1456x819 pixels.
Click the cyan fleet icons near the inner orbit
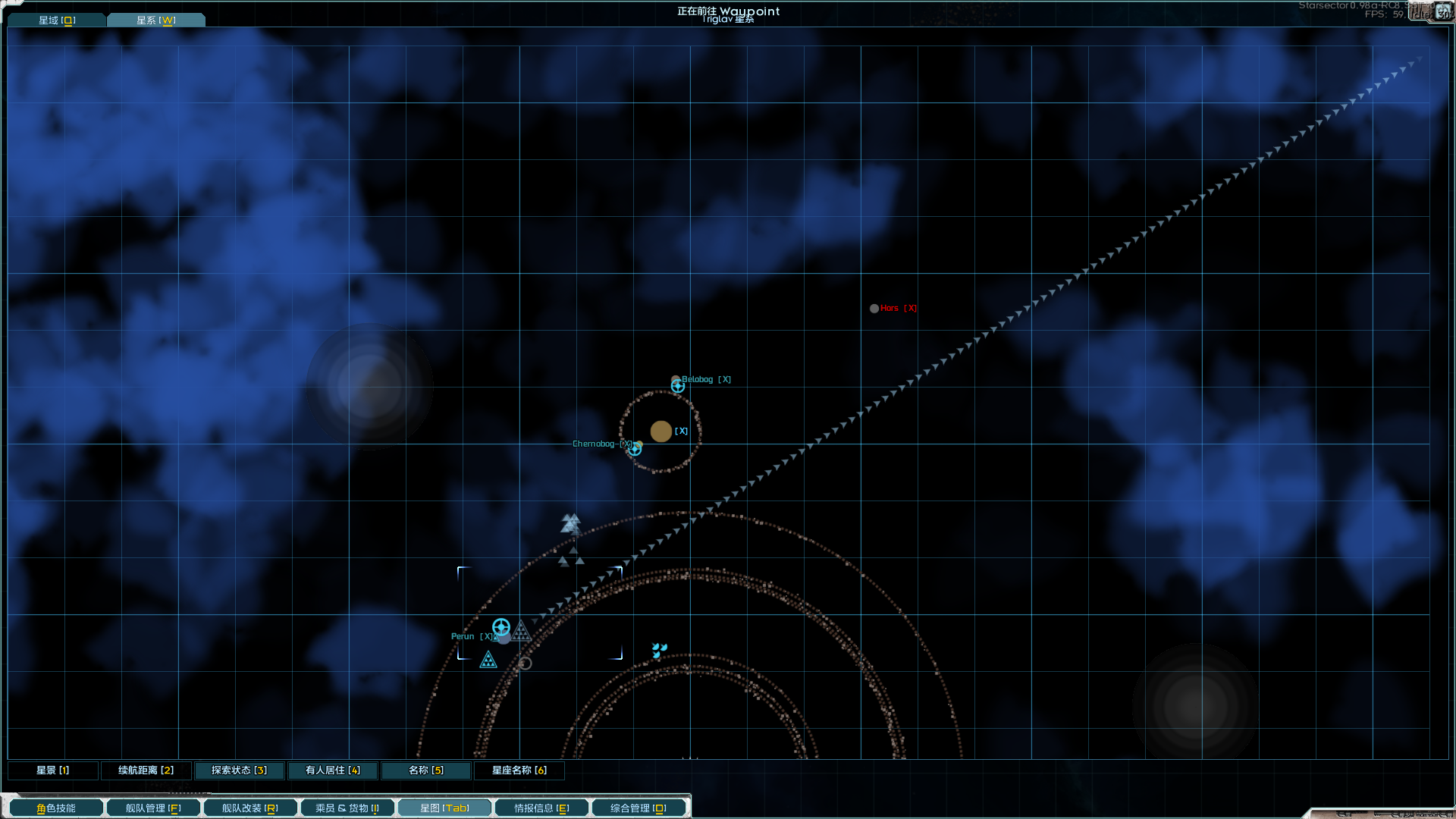point(658,648)
